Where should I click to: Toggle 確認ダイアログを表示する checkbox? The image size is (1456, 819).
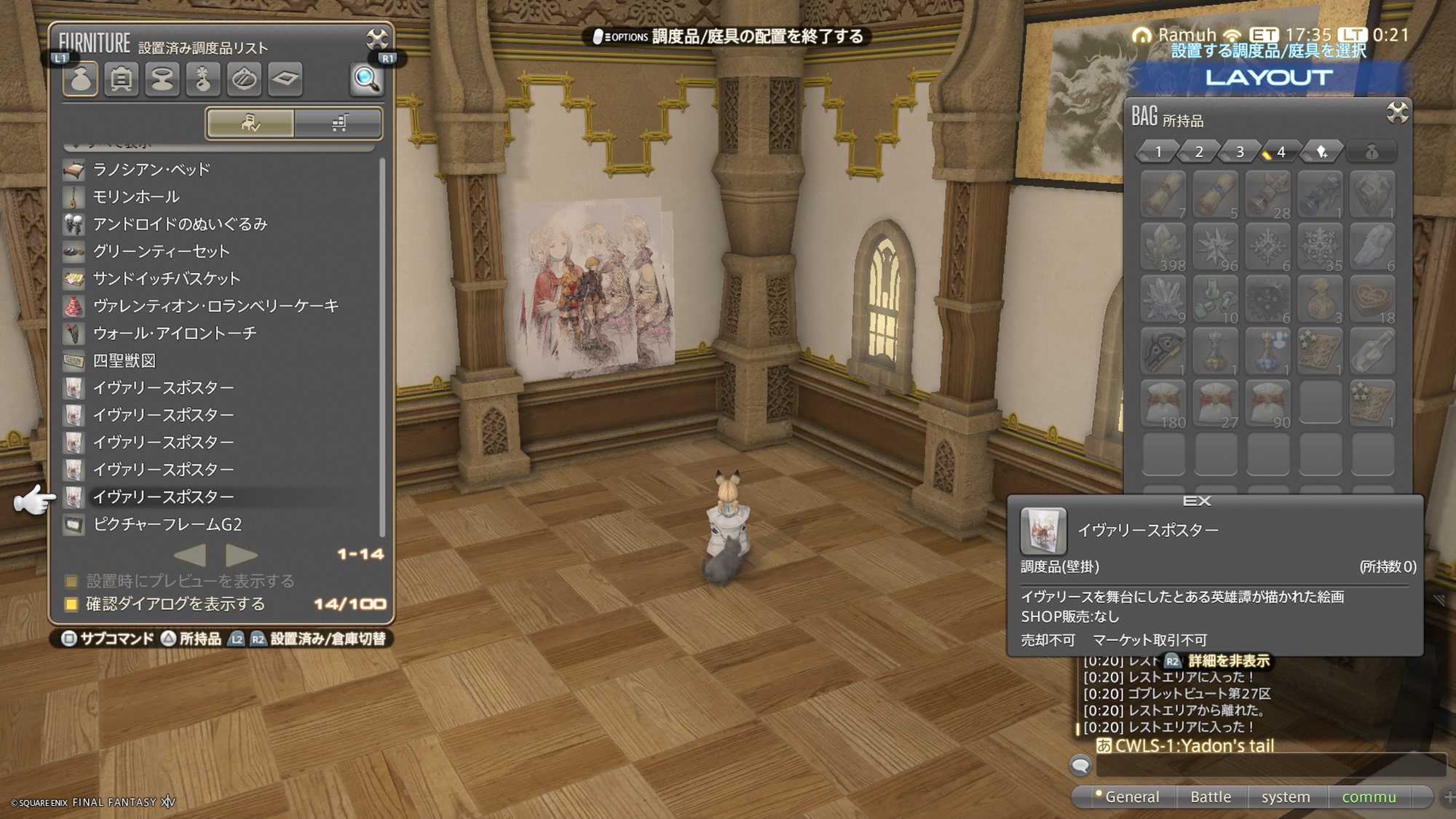point(71,604)
